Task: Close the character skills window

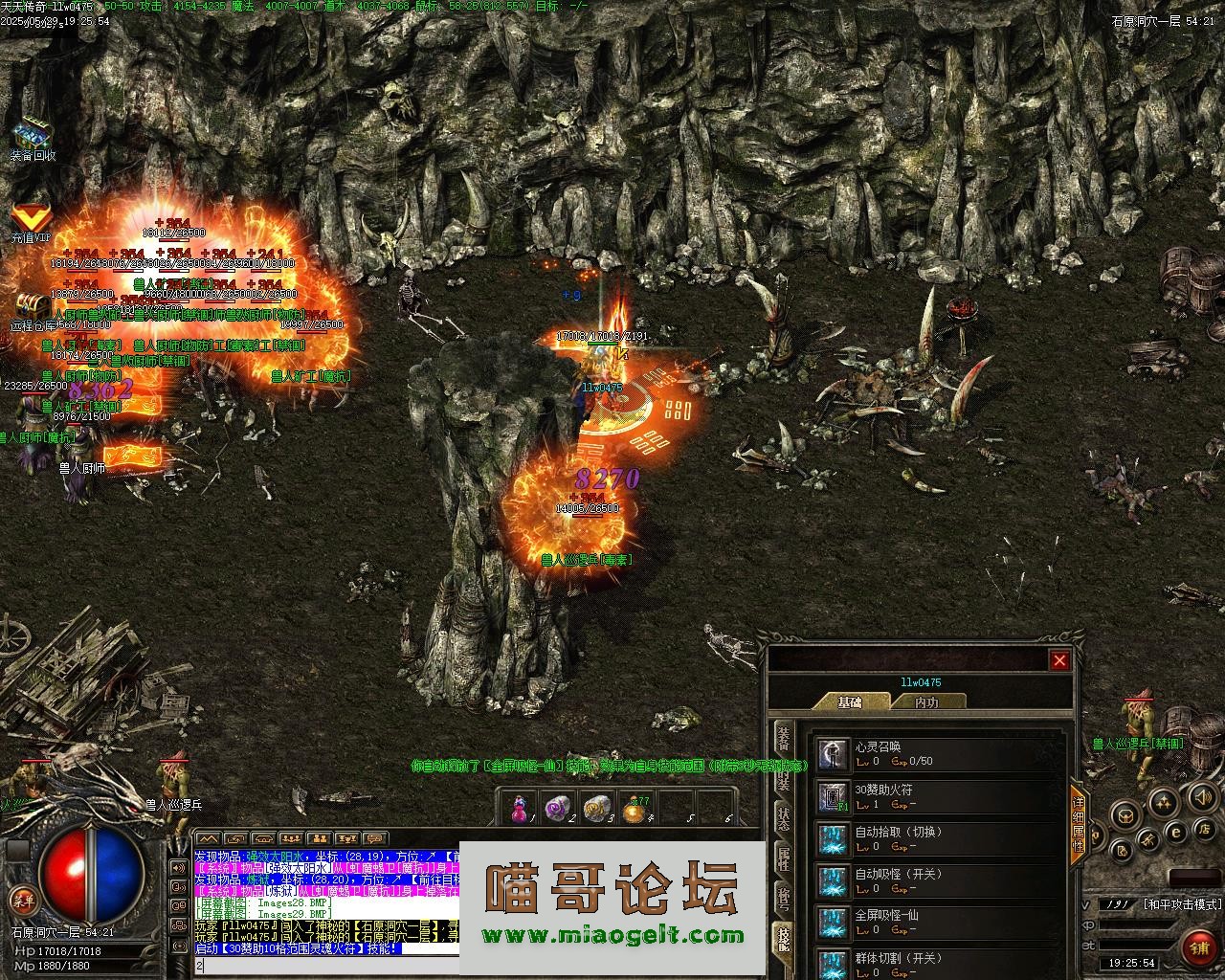Action: click(1059, 660)
